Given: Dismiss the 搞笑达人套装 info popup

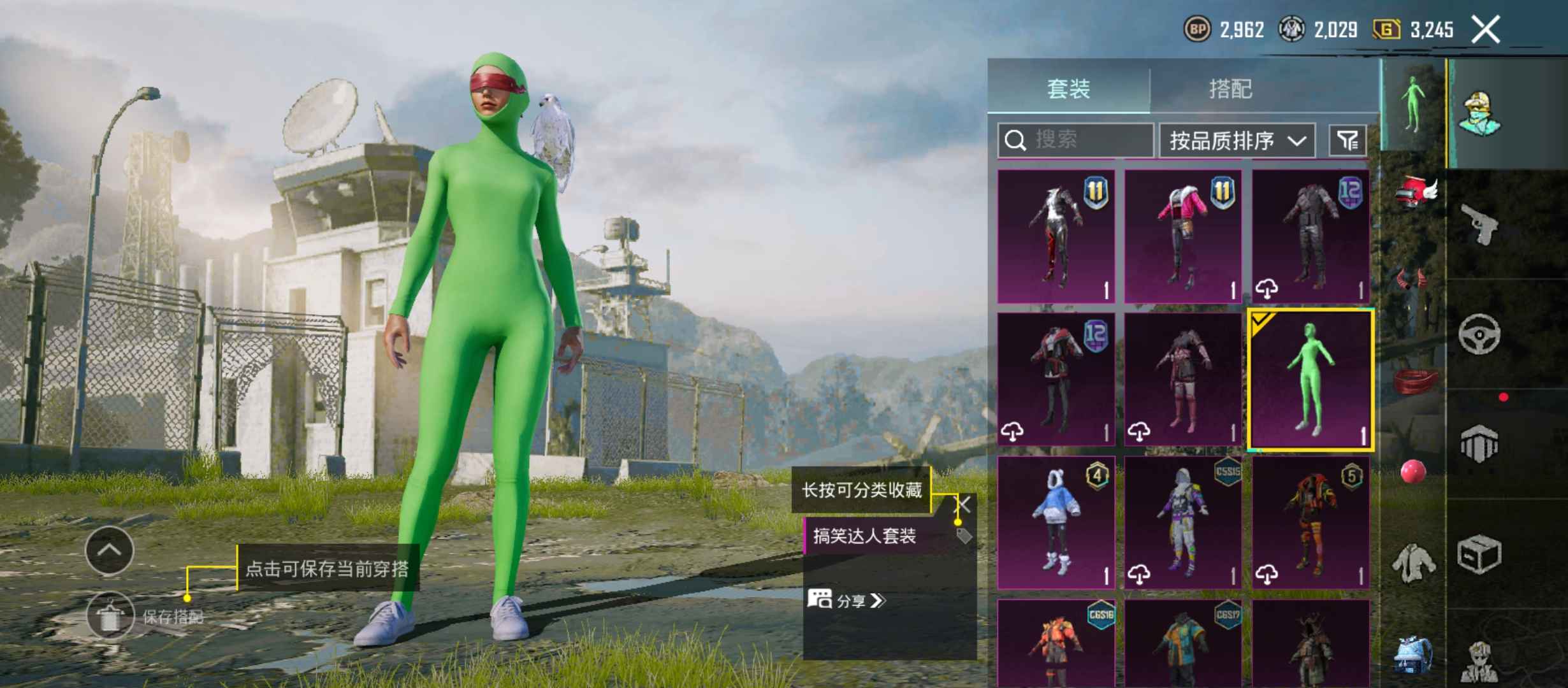Looking at the screenshot, I should coord(963,506).
